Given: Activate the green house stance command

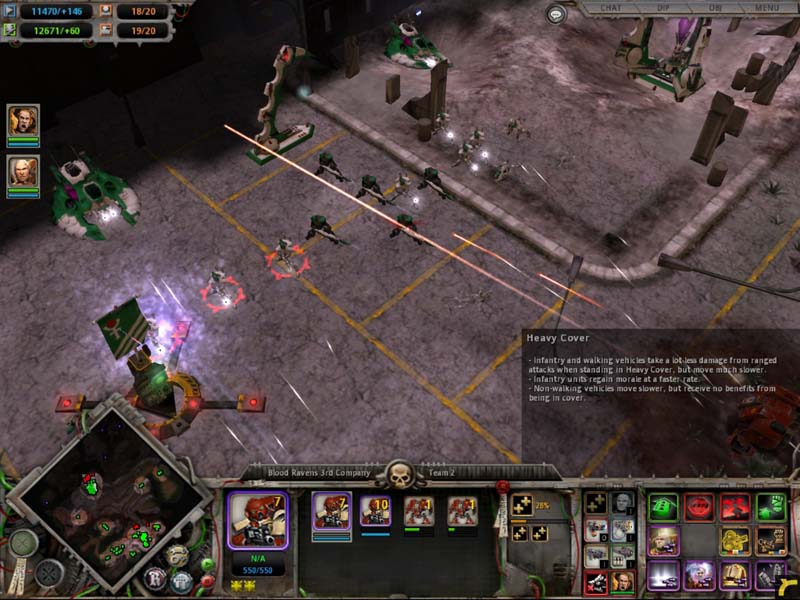Looking at the screenshot, I should 663,507.
